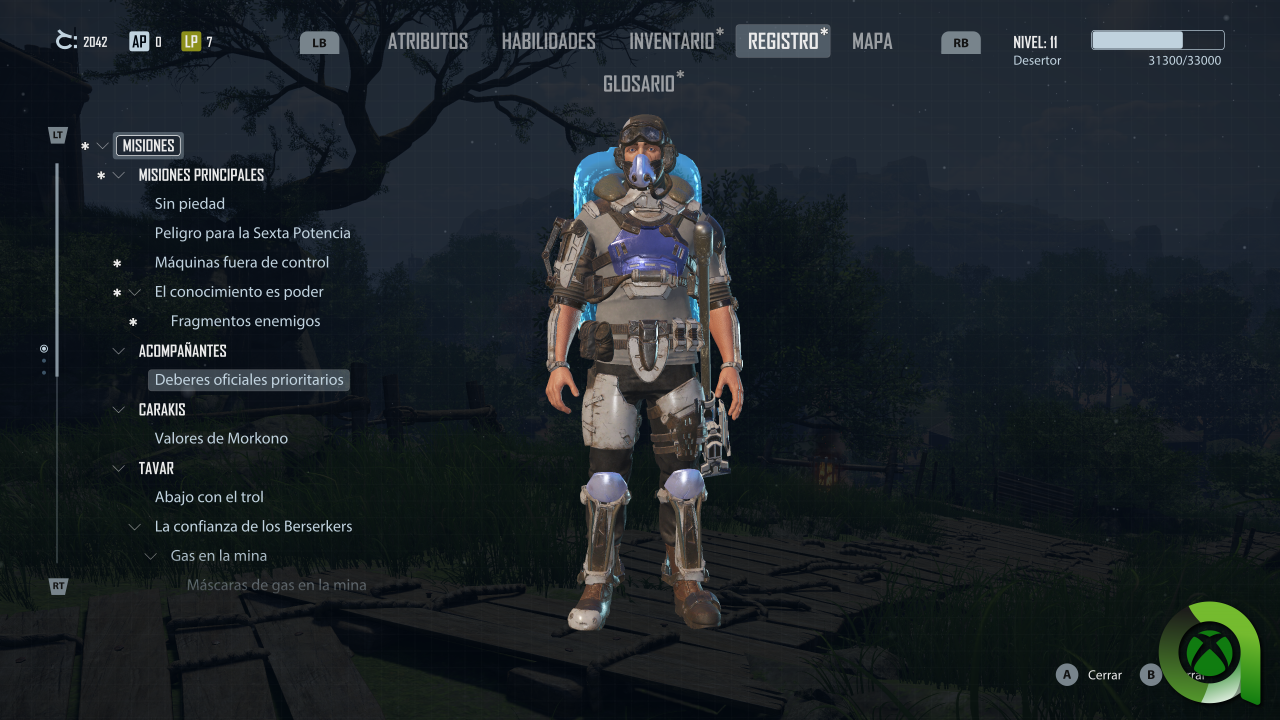Select La confianza de los Berserkers quest
Screen dimensions: 1280x720
pos(253,526)
